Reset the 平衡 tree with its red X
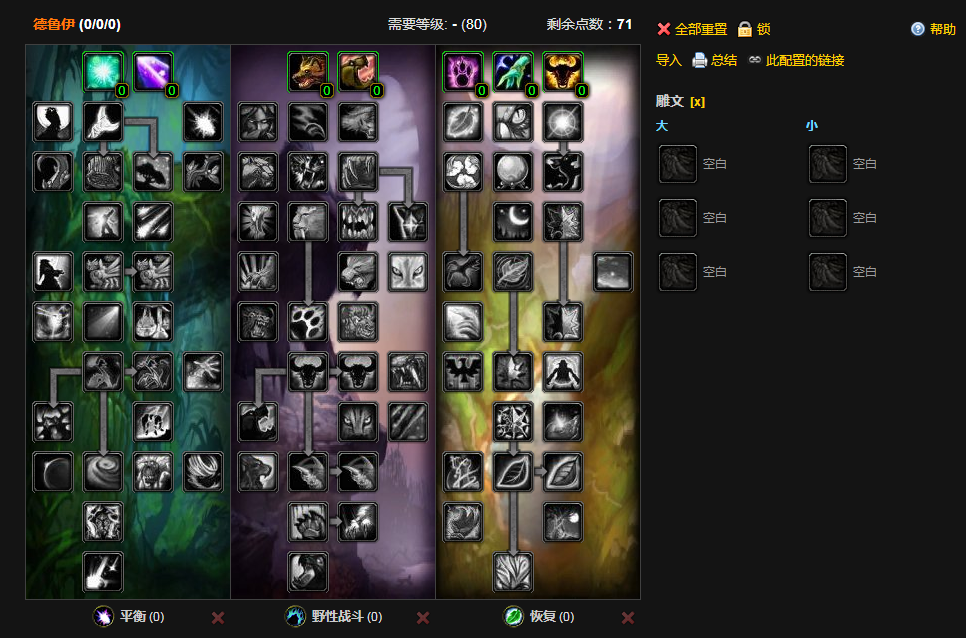The image size is (966, 638). 218,617
